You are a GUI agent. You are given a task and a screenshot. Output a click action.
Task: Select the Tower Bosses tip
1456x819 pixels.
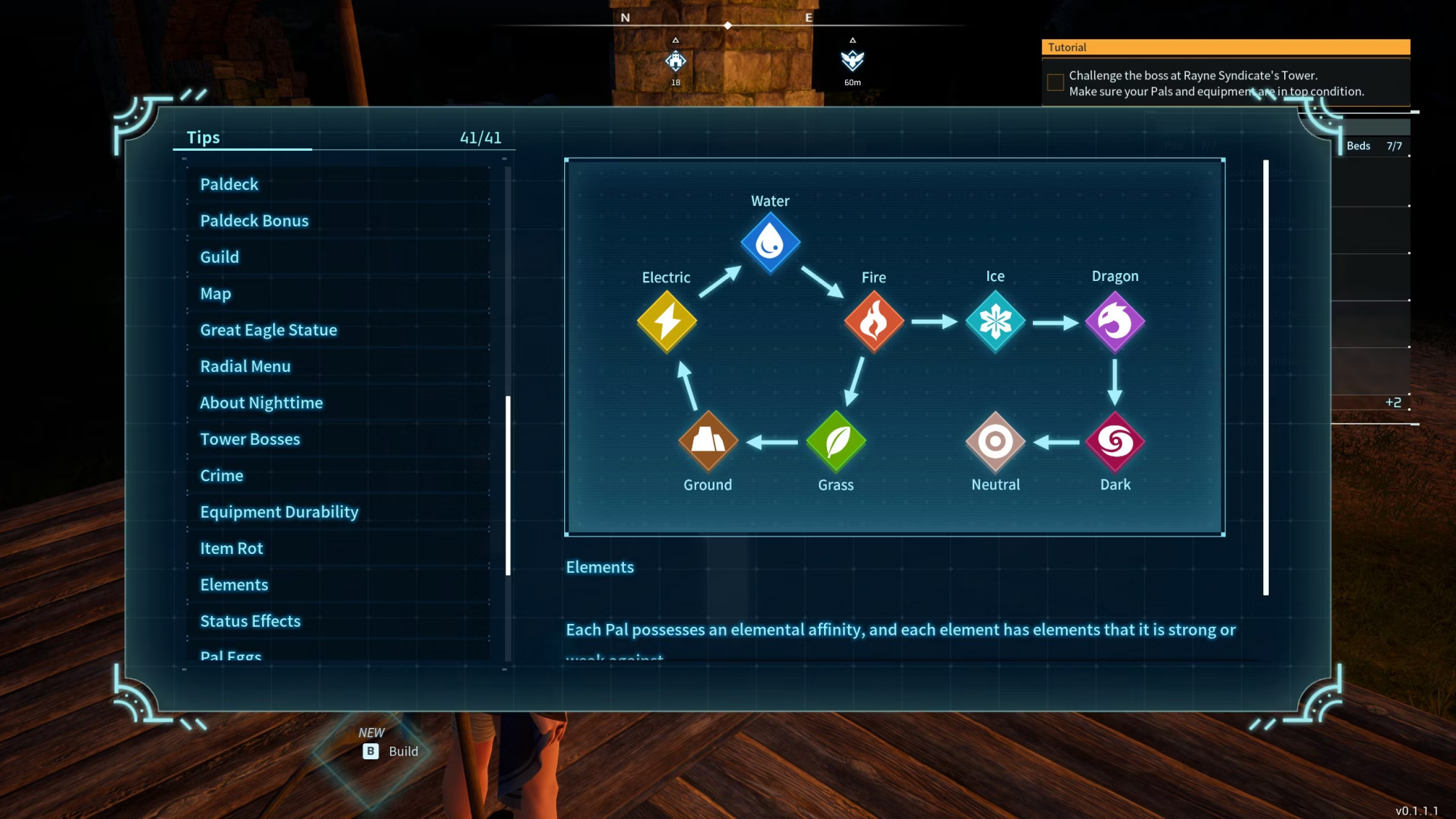[x=250, y=439]
